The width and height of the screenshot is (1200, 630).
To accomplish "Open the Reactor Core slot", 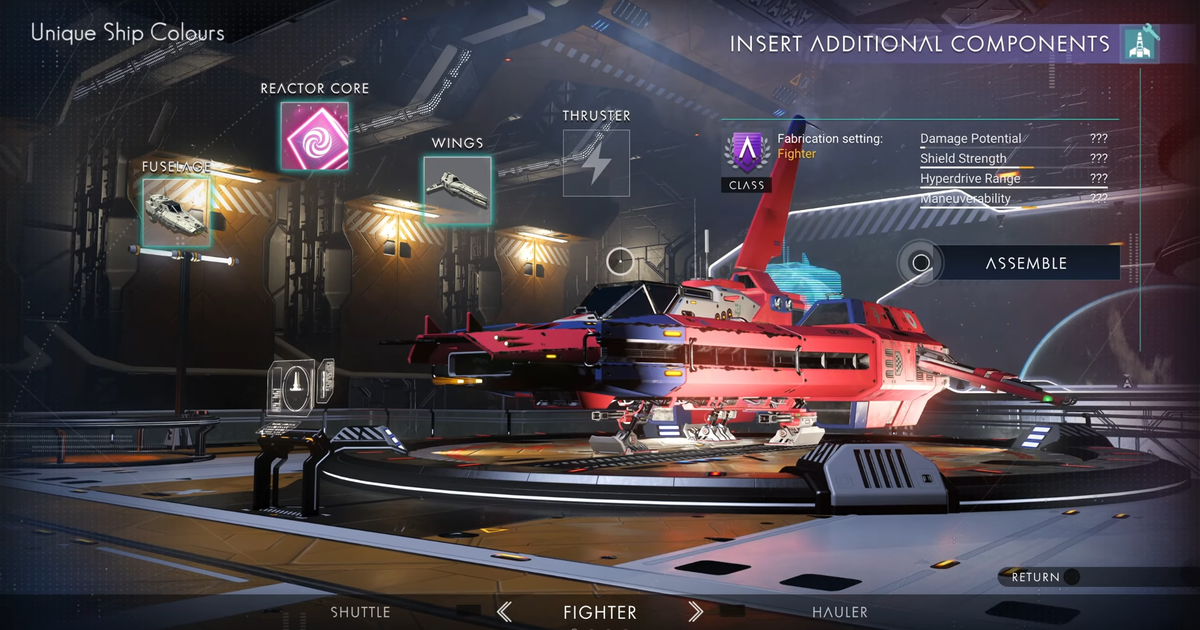I will pos(314,136).
